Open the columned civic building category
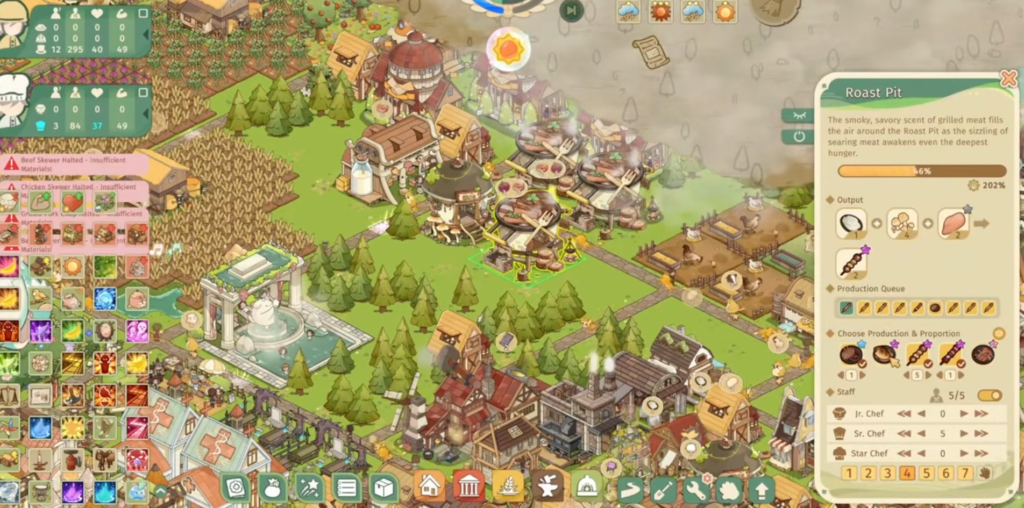1024x508 pixels. 468,488
